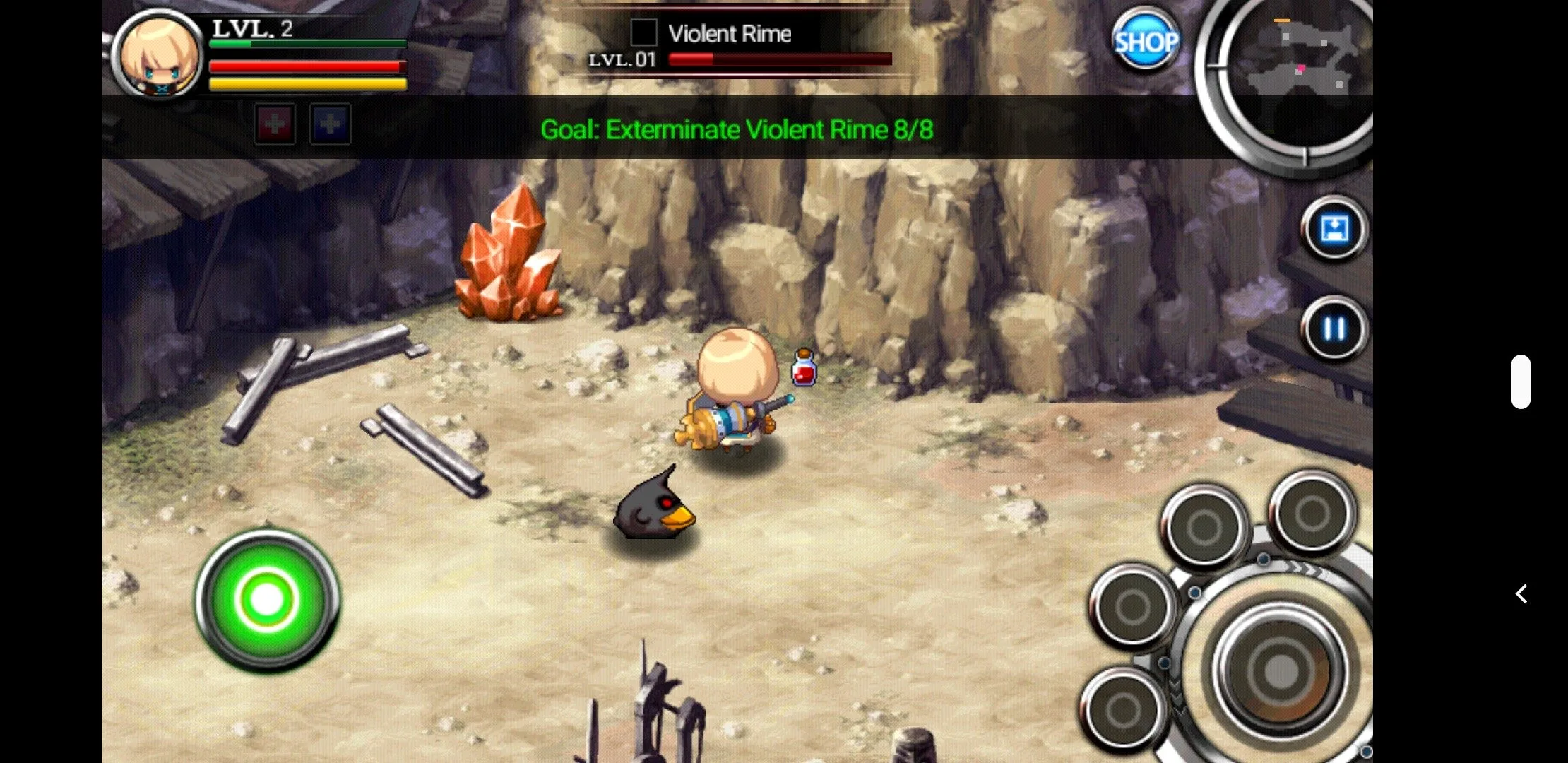Tap the back chevron on the right edge
This screenshot has height=763, width=1568.
point(1520,594)
